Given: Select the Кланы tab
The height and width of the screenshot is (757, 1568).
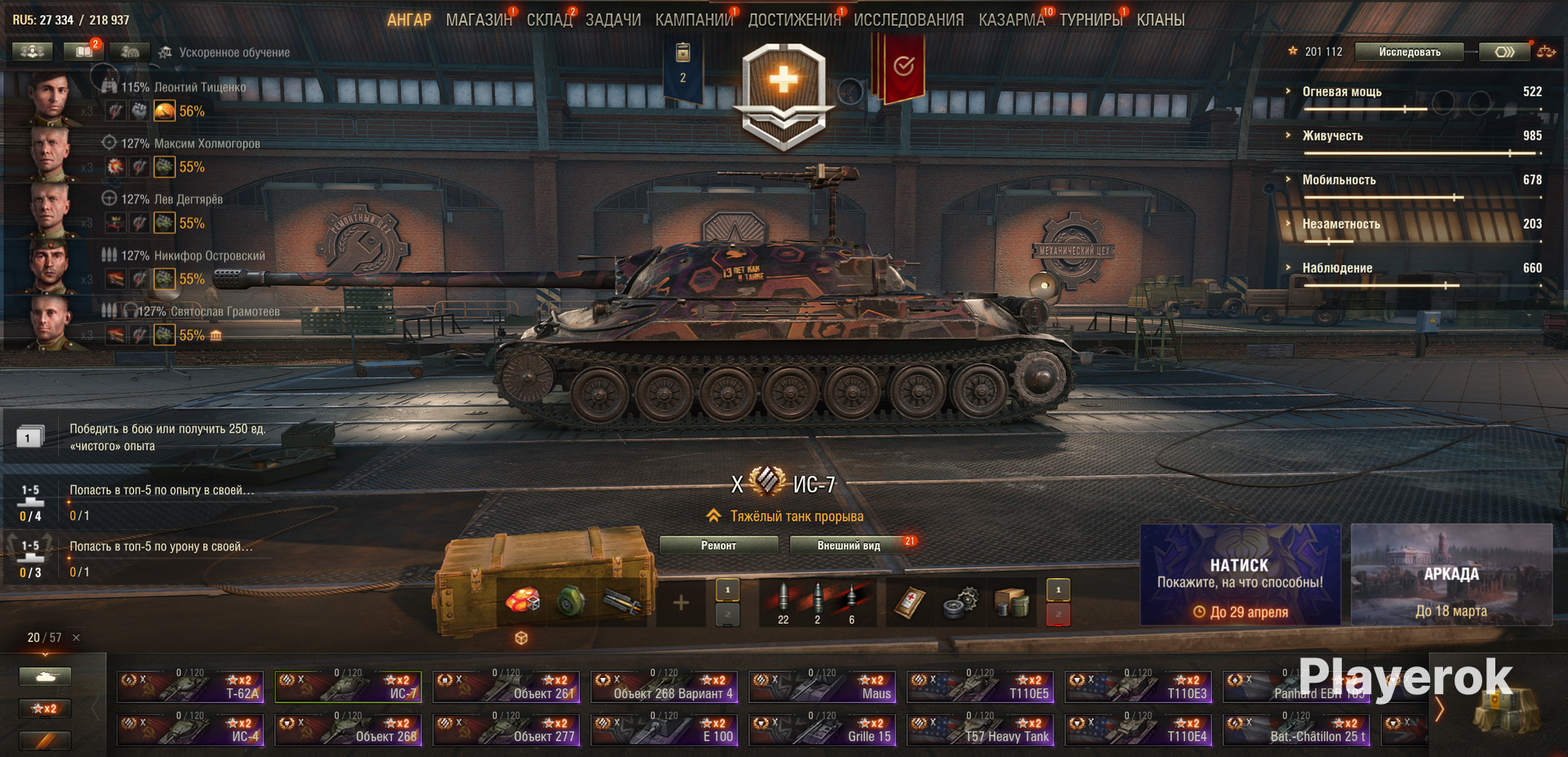Looking at the screenshot, I should tap(1160, 20).
